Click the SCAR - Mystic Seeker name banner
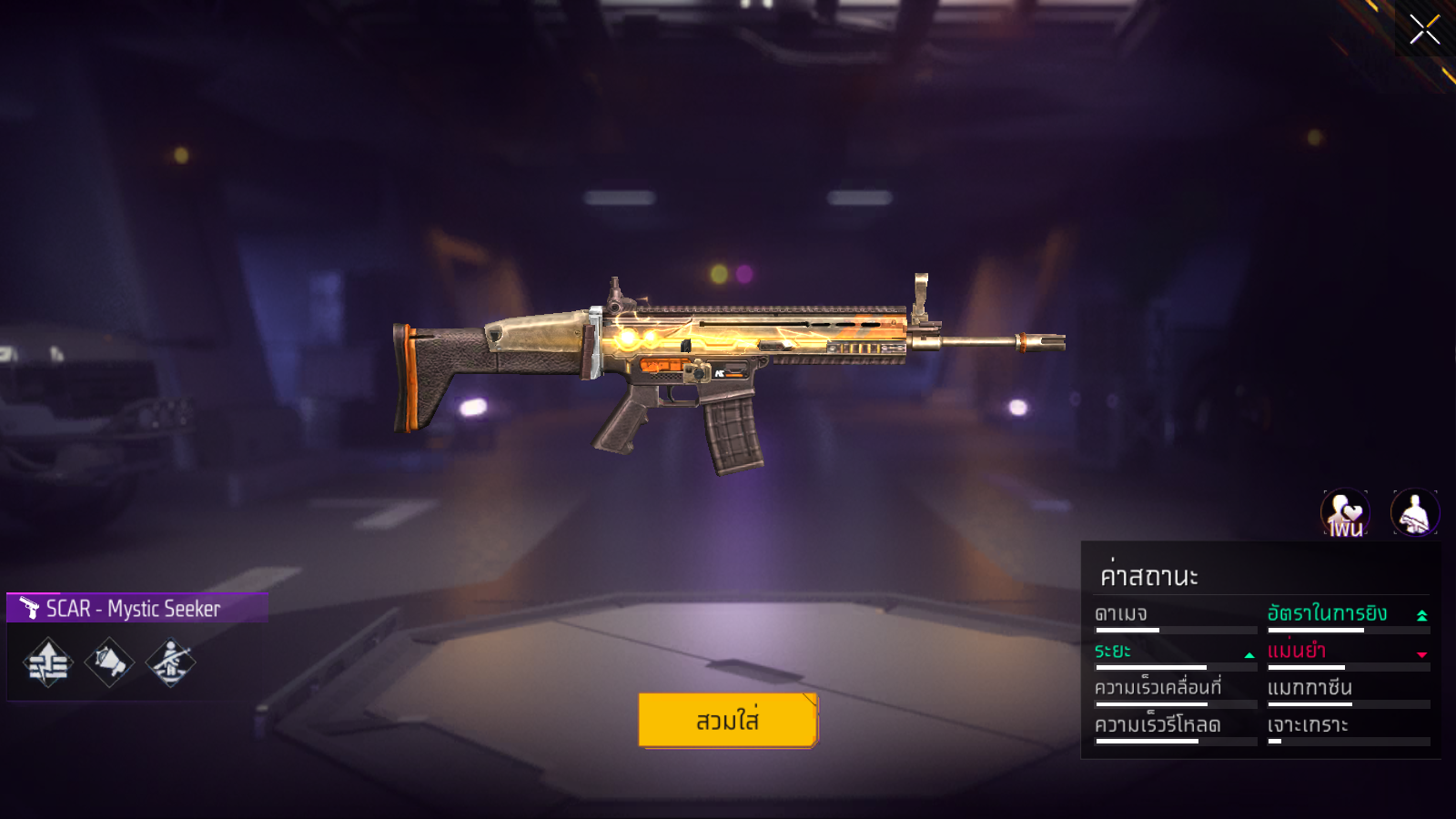The image size is (1456, 819). pyautogui.click(x=136, y=608)
